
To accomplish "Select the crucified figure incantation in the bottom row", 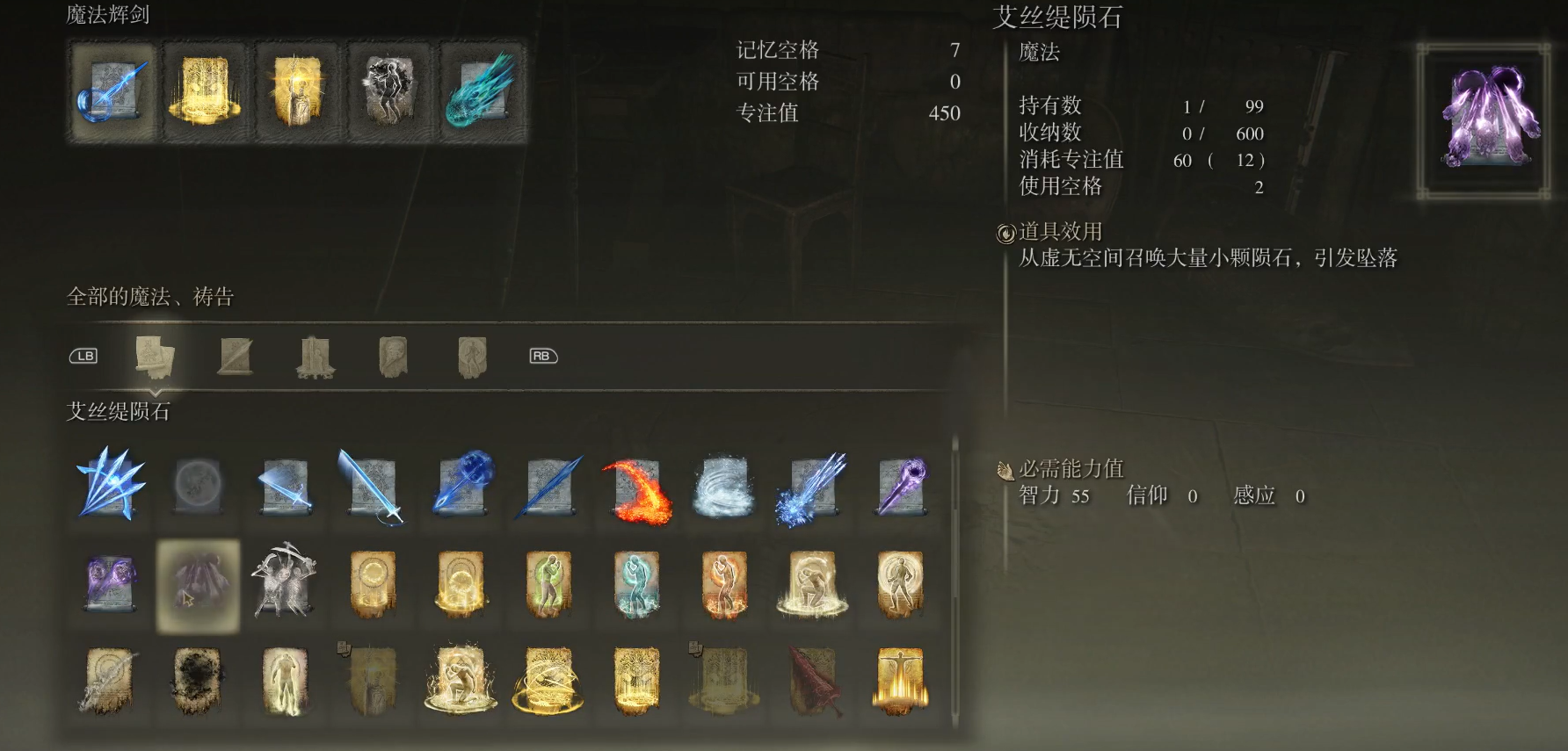I will tap(899, 683).
